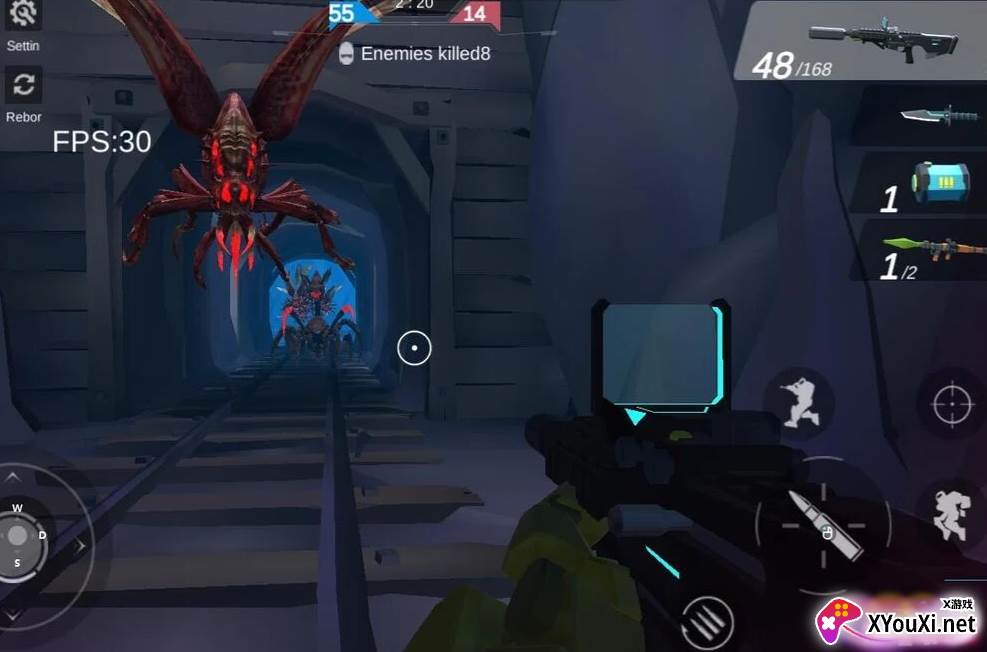Reload with the three-bullets button
The width and height of the screenshot is (987, 652).
coord(708,622)
